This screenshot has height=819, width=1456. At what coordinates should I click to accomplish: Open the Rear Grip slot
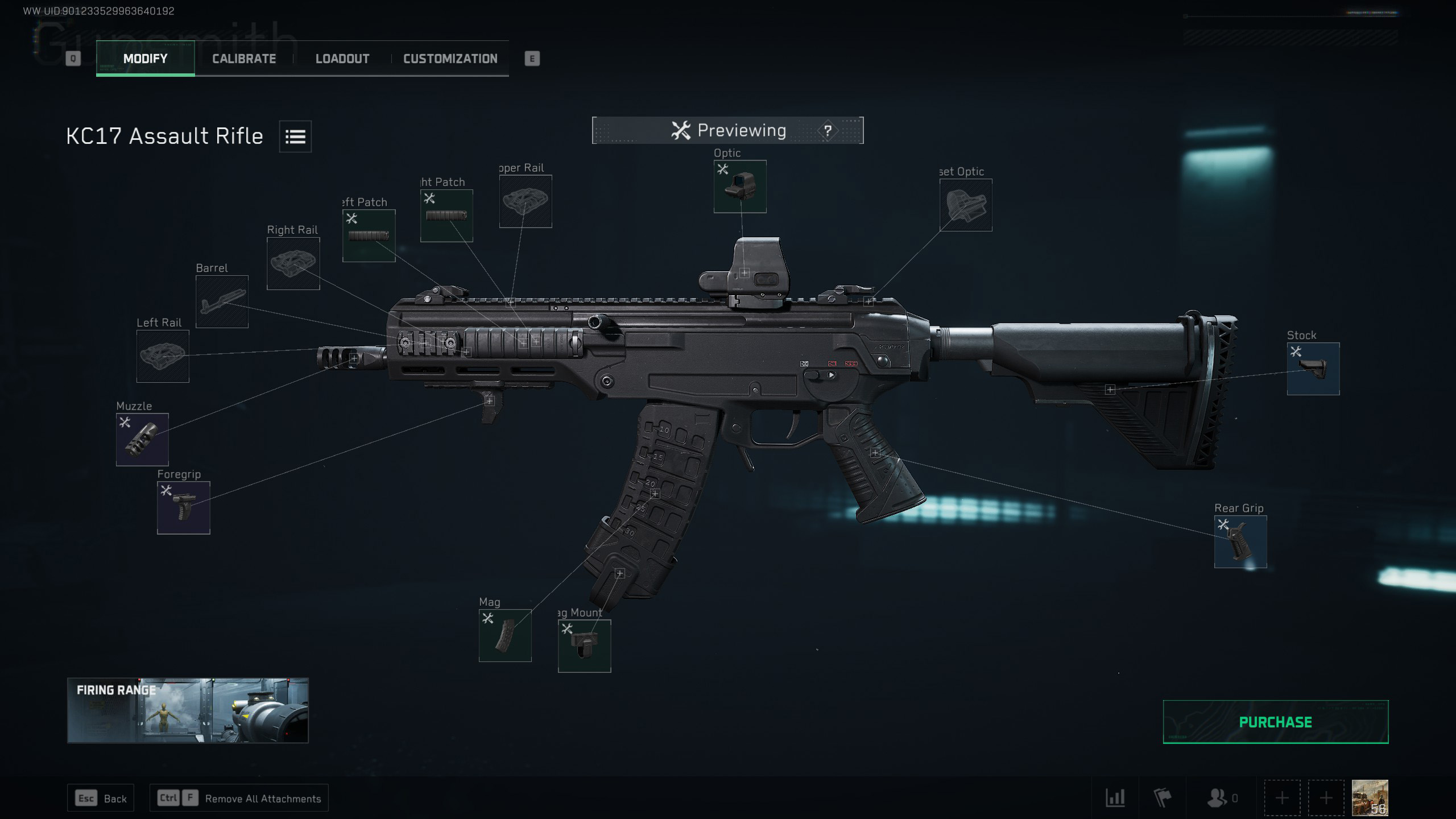[1240, 541]
